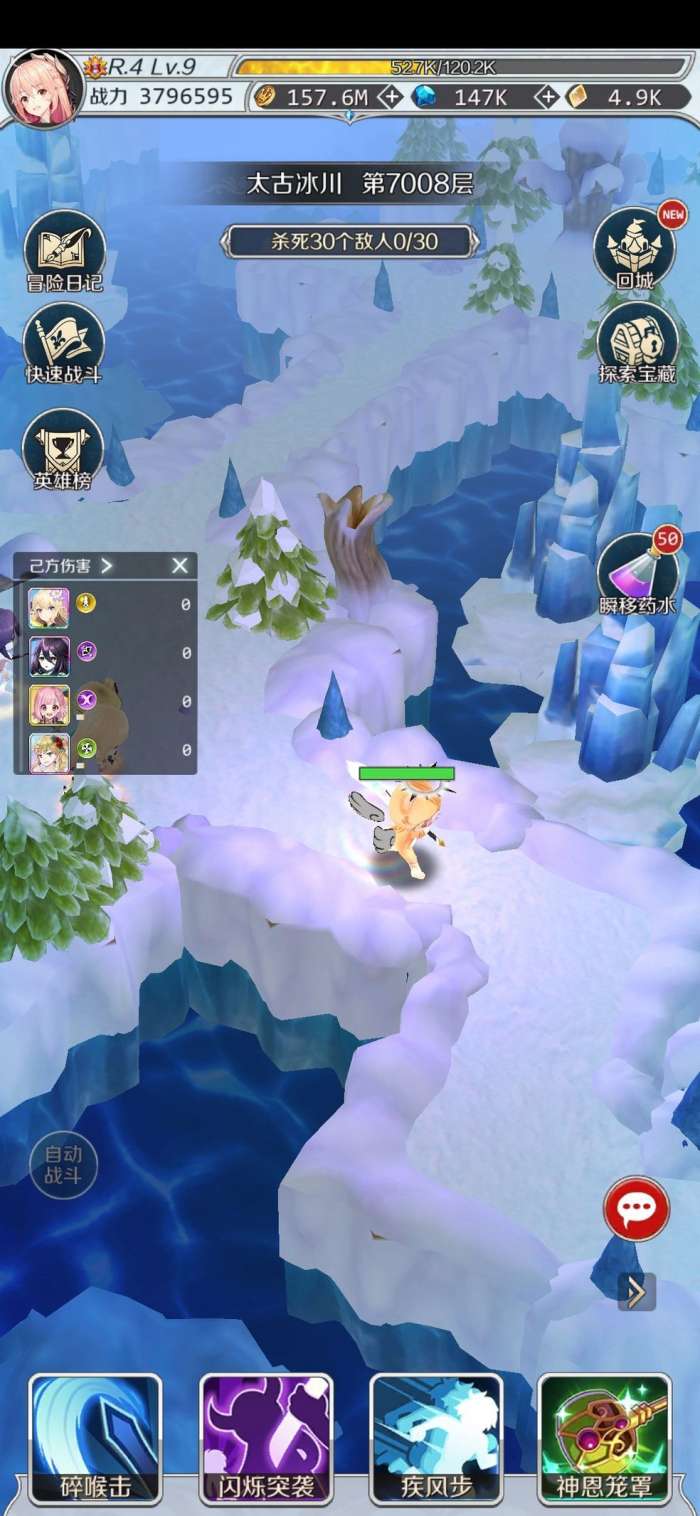This screenshot has height=1516, width=700.
Task: Activate the 闪烁突袭 skill
Action: tap(266, 1438)
